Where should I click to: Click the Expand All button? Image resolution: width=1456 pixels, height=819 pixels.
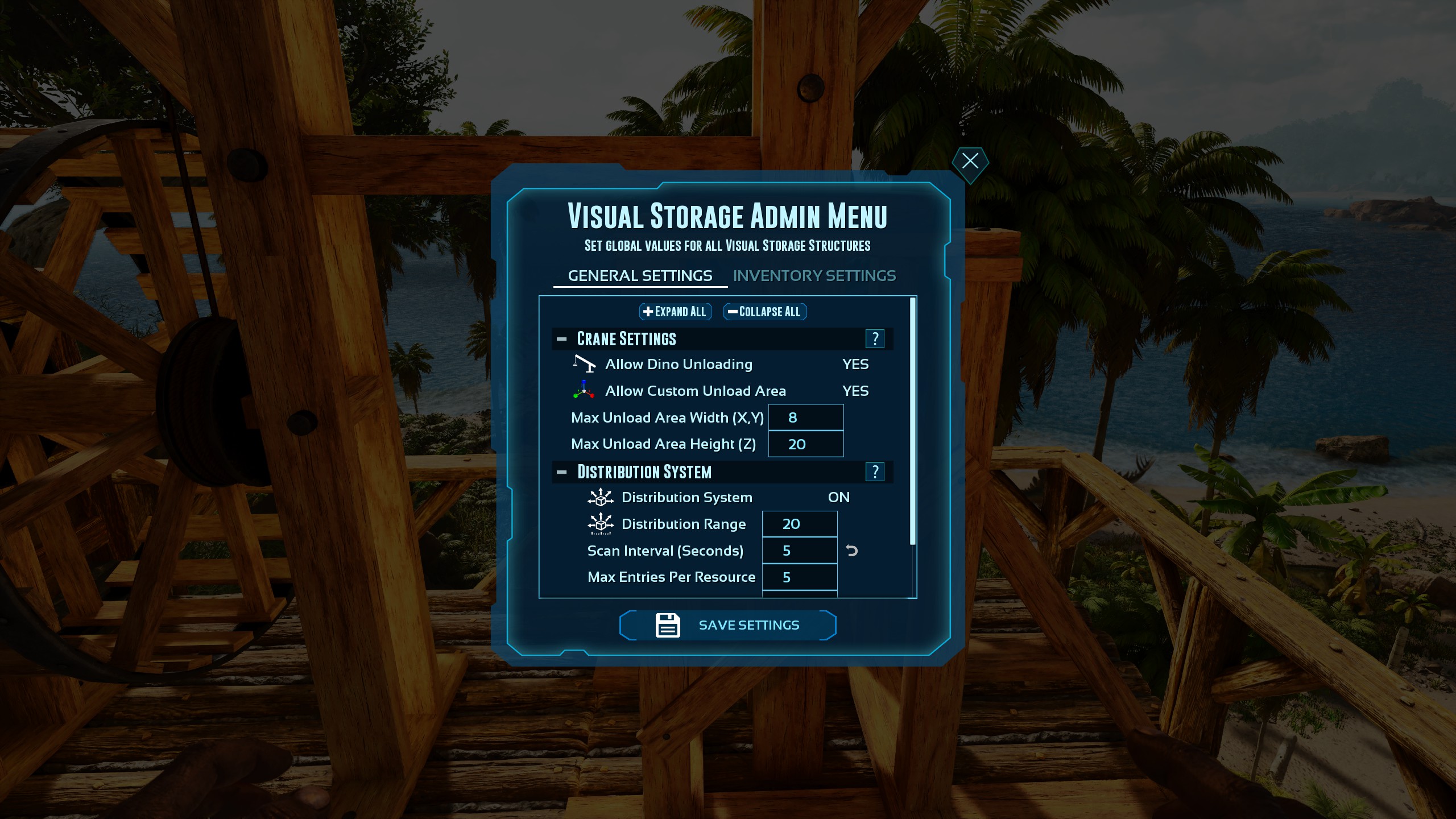pos(675,312)
